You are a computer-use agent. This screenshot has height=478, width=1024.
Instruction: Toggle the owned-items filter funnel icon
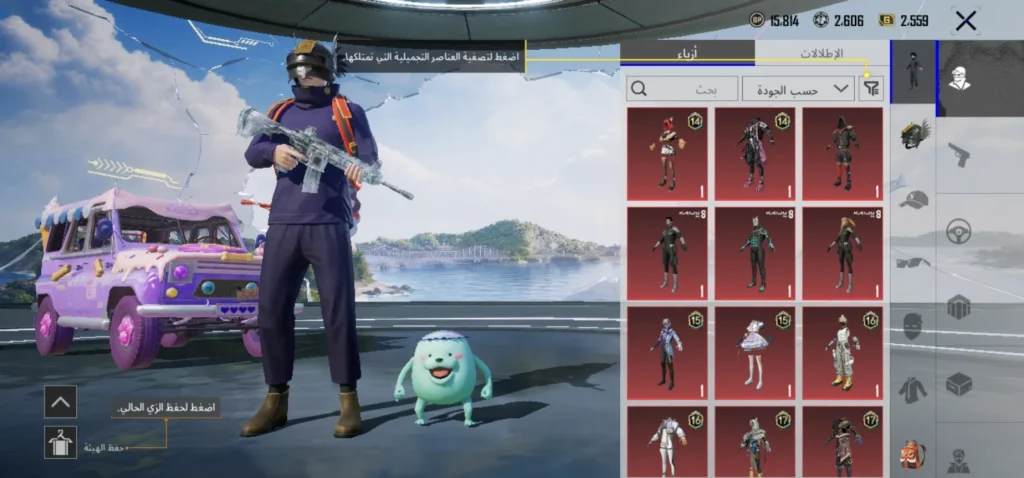point(872,89)
